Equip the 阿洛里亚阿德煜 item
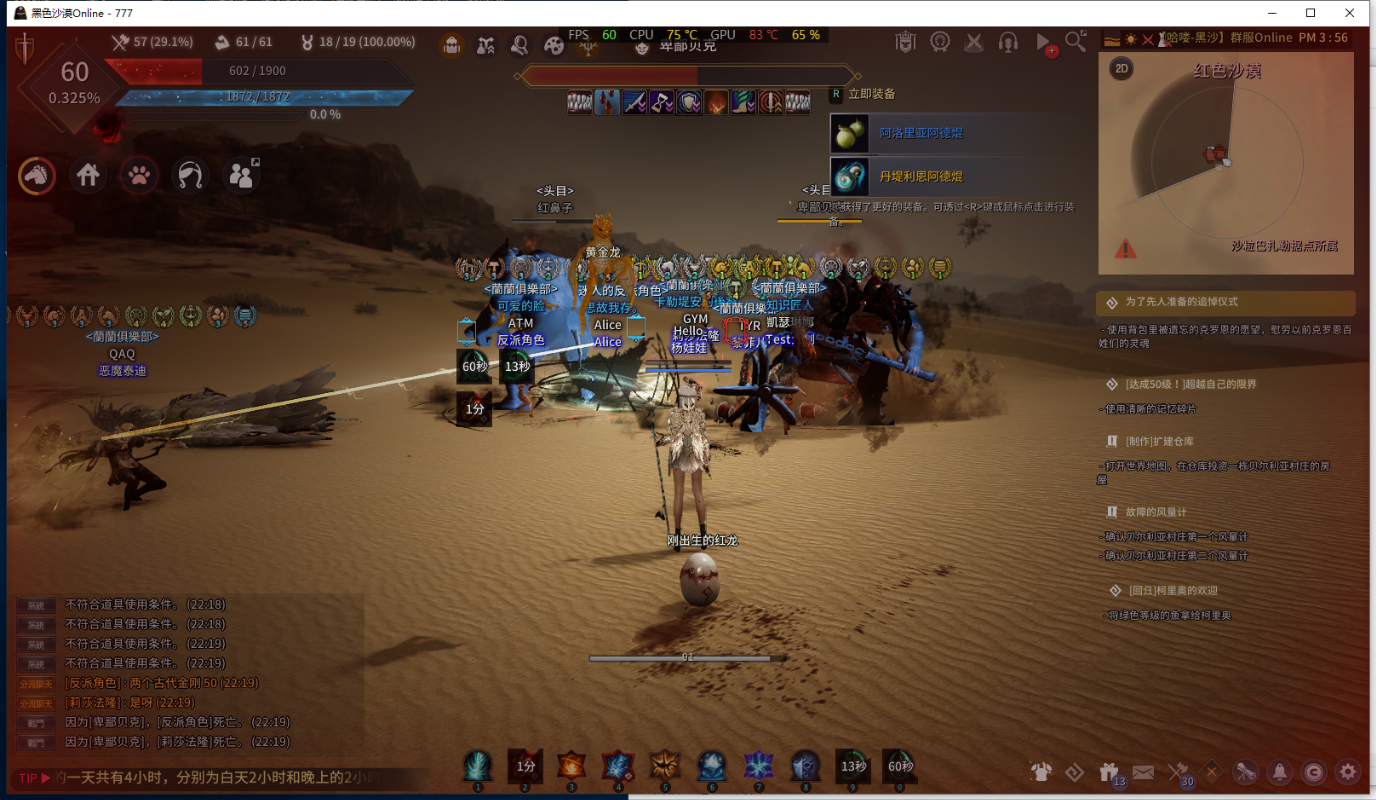1376x800 pixels. 920,133
